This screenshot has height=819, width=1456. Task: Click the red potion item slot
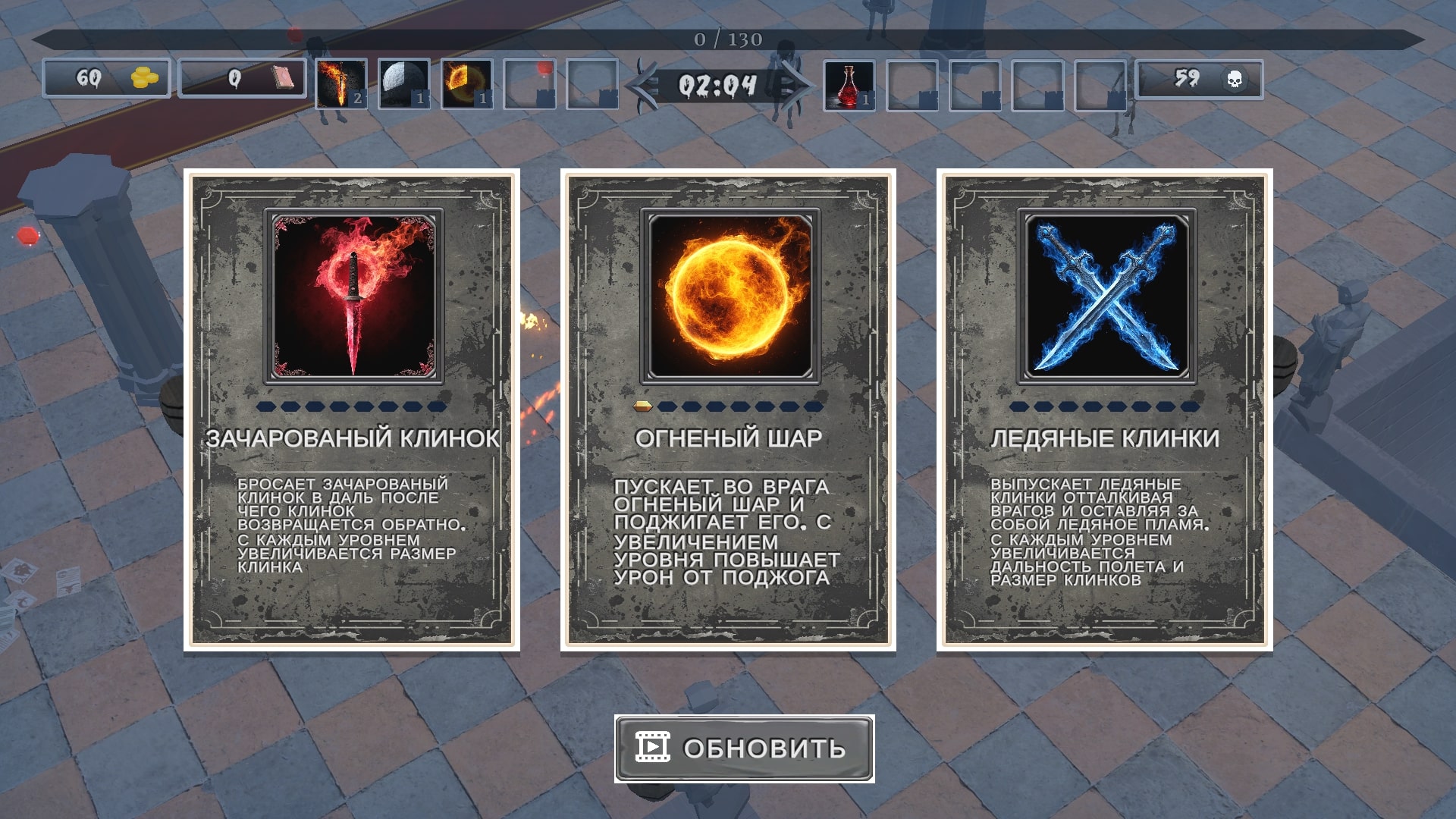coord(849,85)
